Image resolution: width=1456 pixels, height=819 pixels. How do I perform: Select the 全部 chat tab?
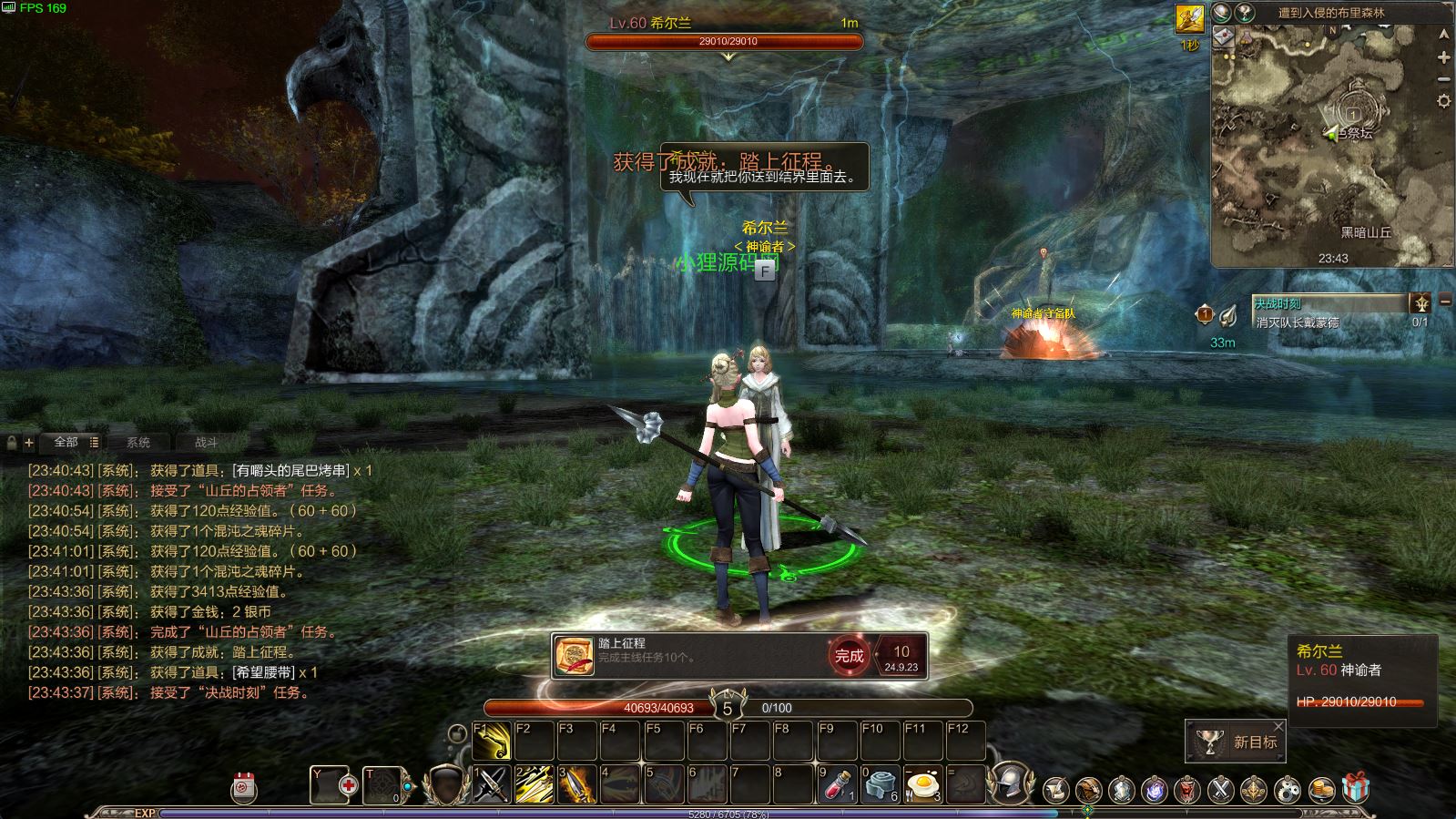click(x=66, y=442)
